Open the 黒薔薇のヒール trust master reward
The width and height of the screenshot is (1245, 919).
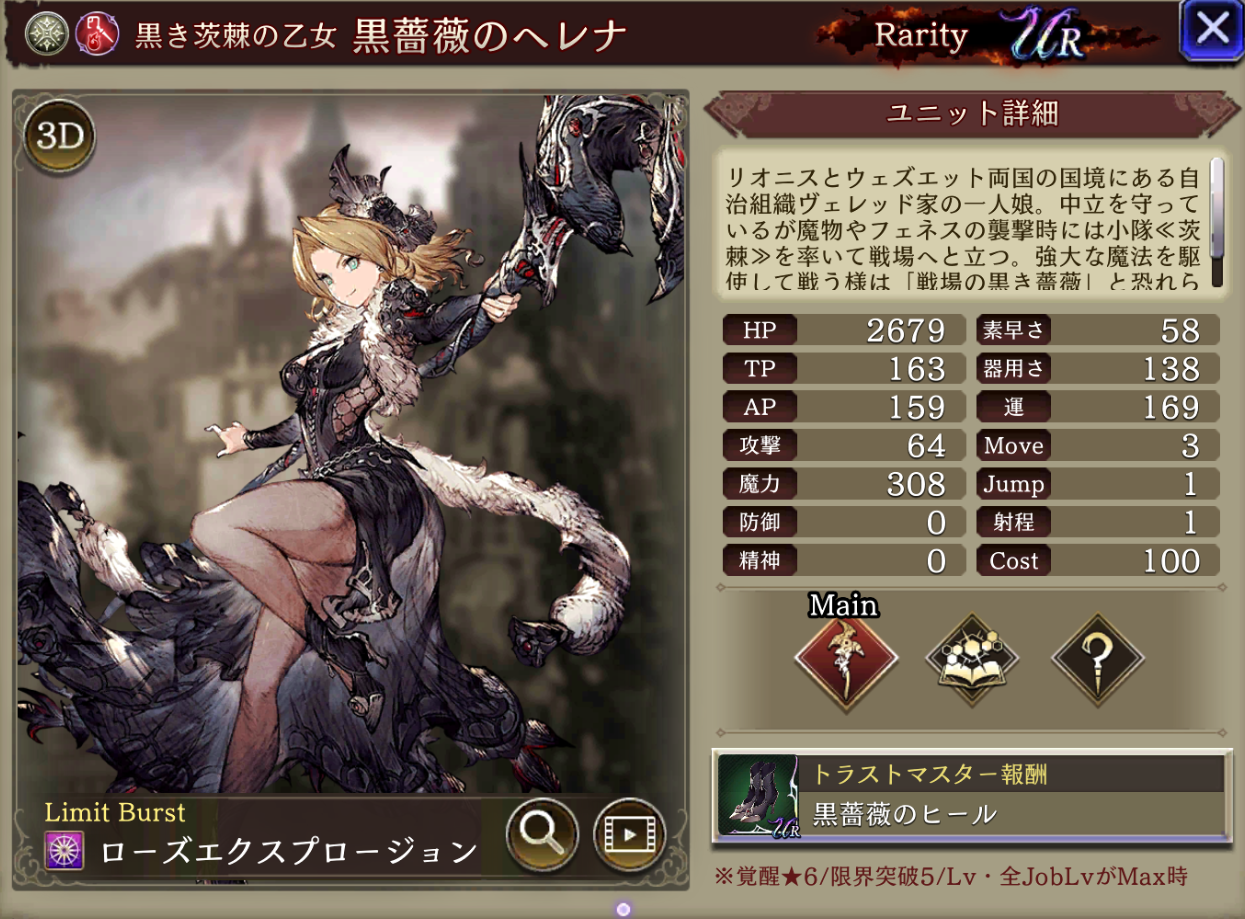pyautogui.click(x=970, y=795)
